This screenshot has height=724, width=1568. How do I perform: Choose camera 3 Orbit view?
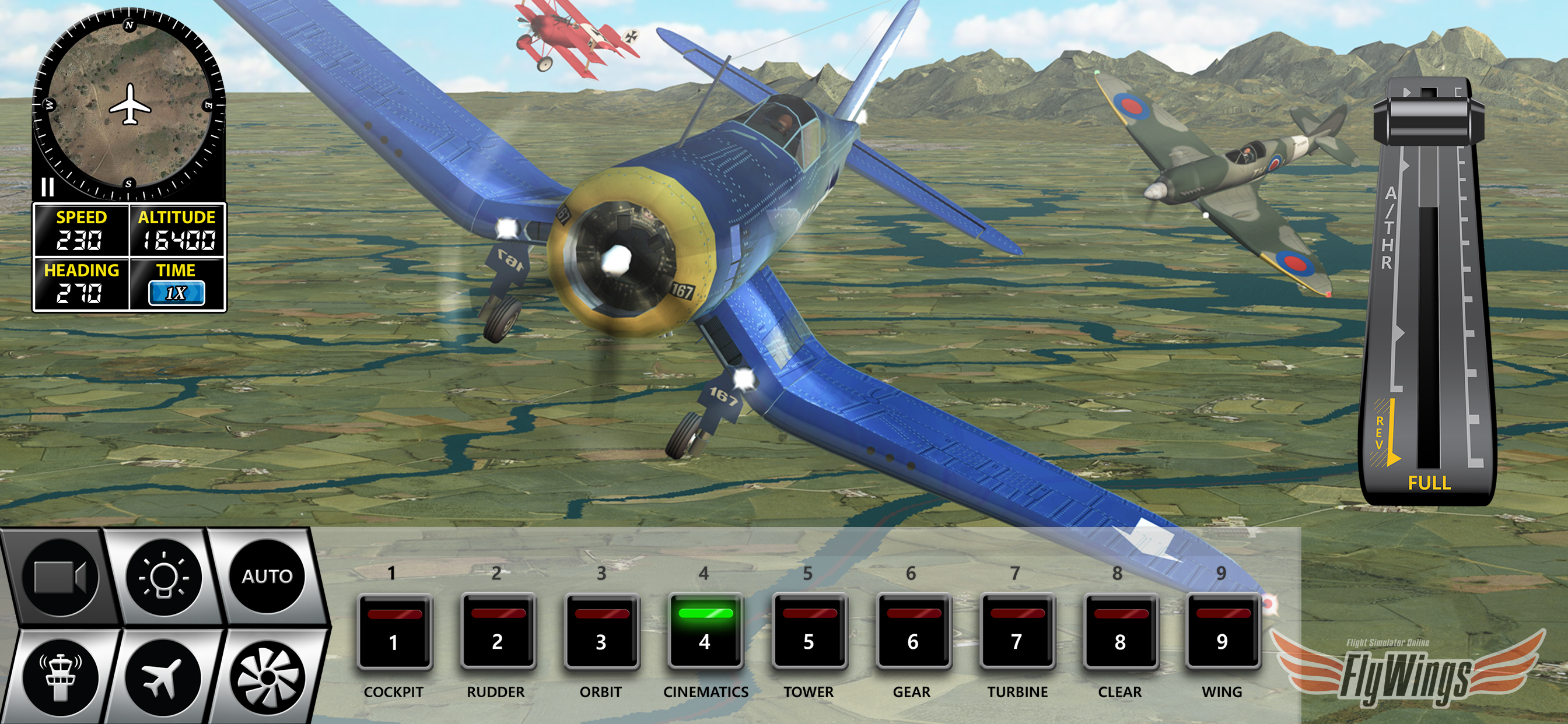click(601, 632)
